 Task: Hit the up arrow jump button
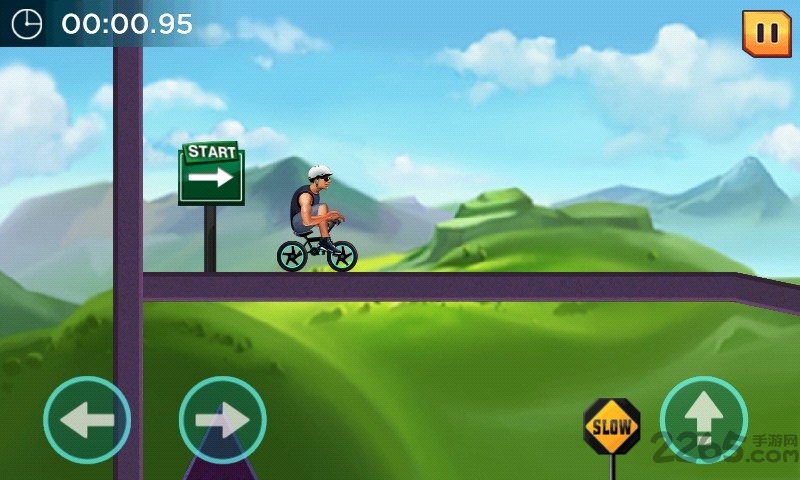click(x=704, y=419)
